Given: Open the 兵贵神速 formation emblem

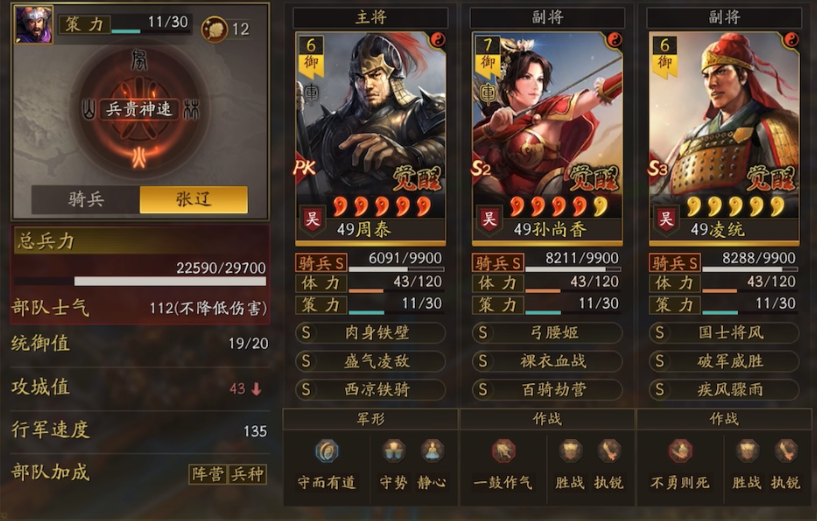Looking at the screenshot, I should (139, 110).
